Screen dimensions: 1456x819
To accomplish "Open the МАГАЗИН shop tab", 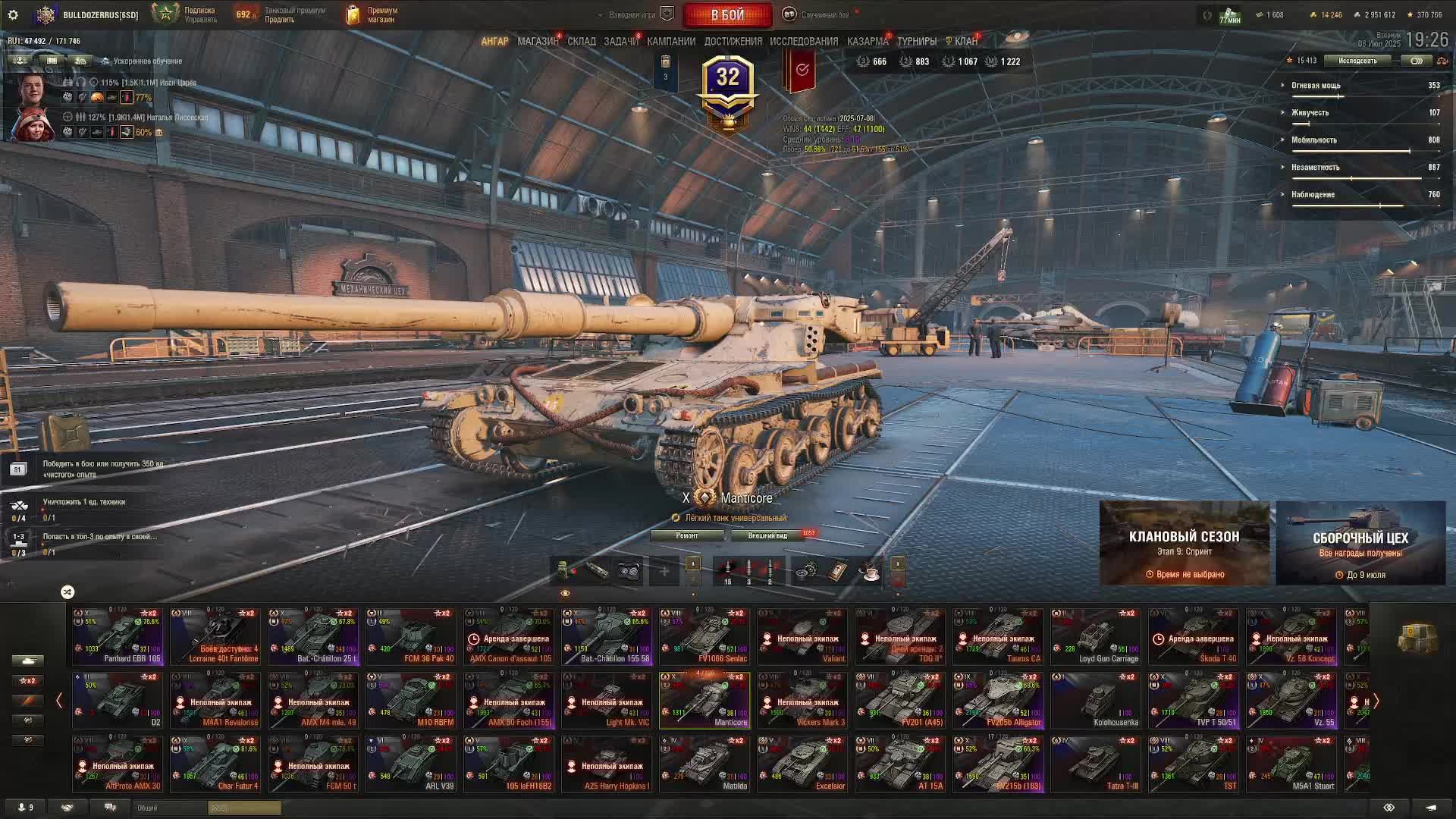I will pos(537,42).
